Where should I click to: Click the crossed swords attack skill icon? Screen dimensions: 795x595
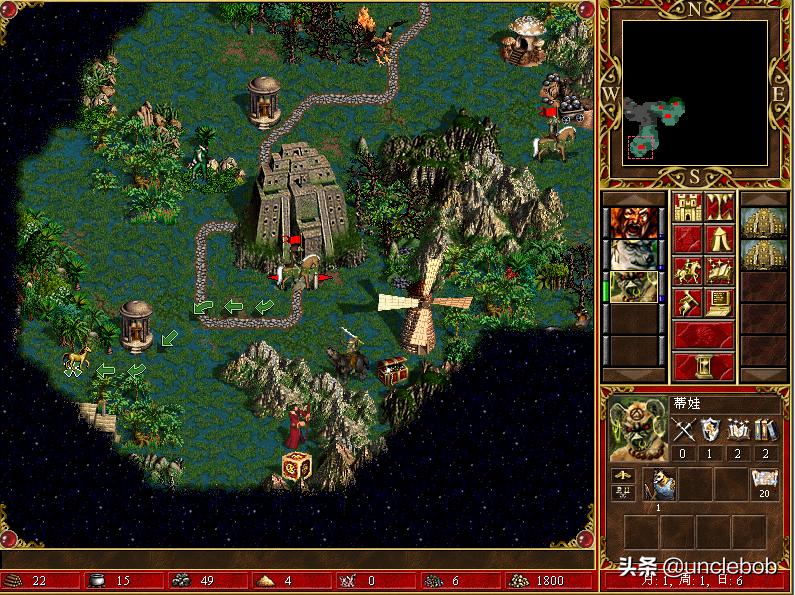tap(684, 430)
